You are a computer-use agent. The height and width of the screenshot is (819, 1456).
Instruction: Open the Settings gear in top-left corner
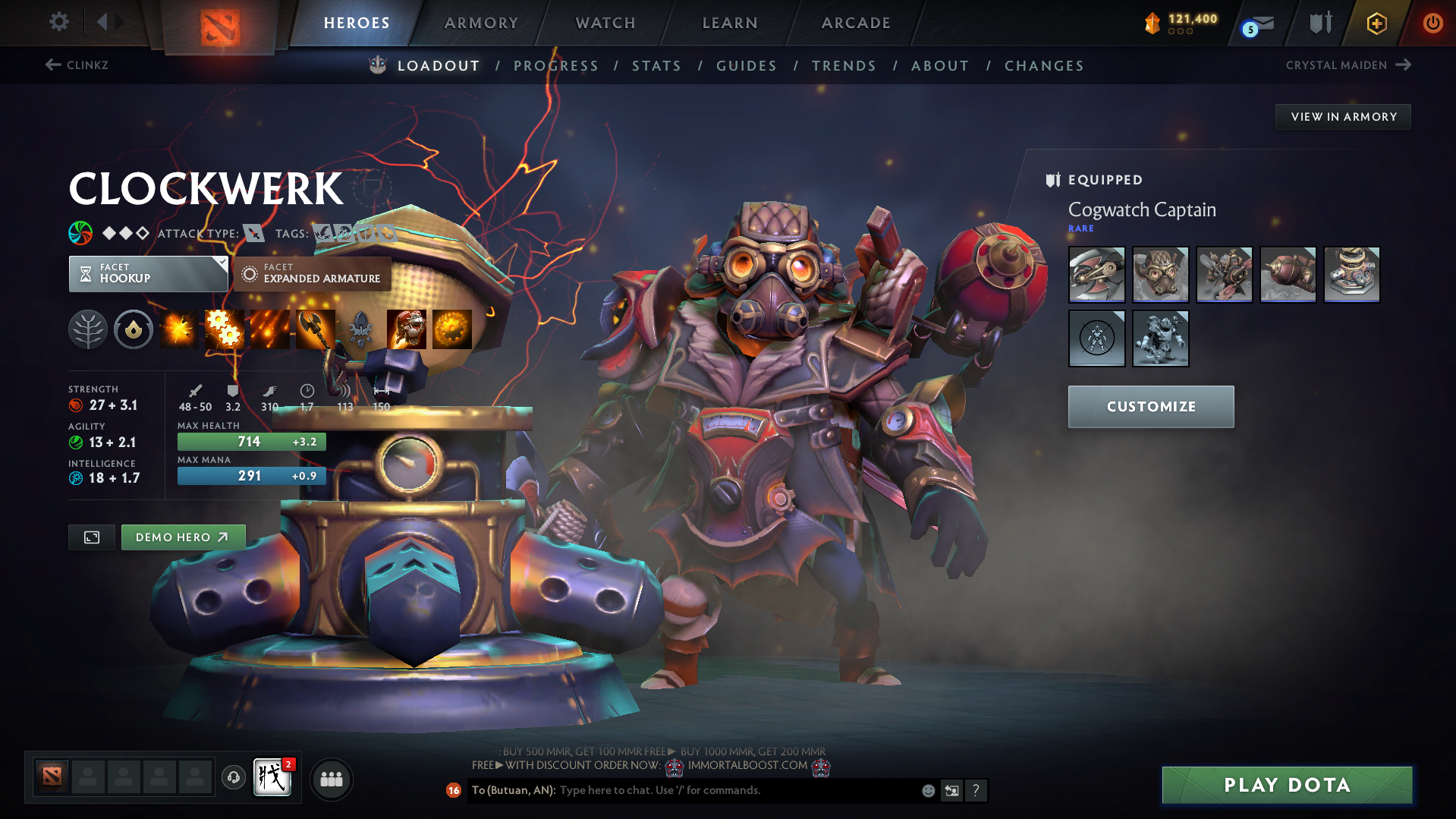click(x=58, y=22)
